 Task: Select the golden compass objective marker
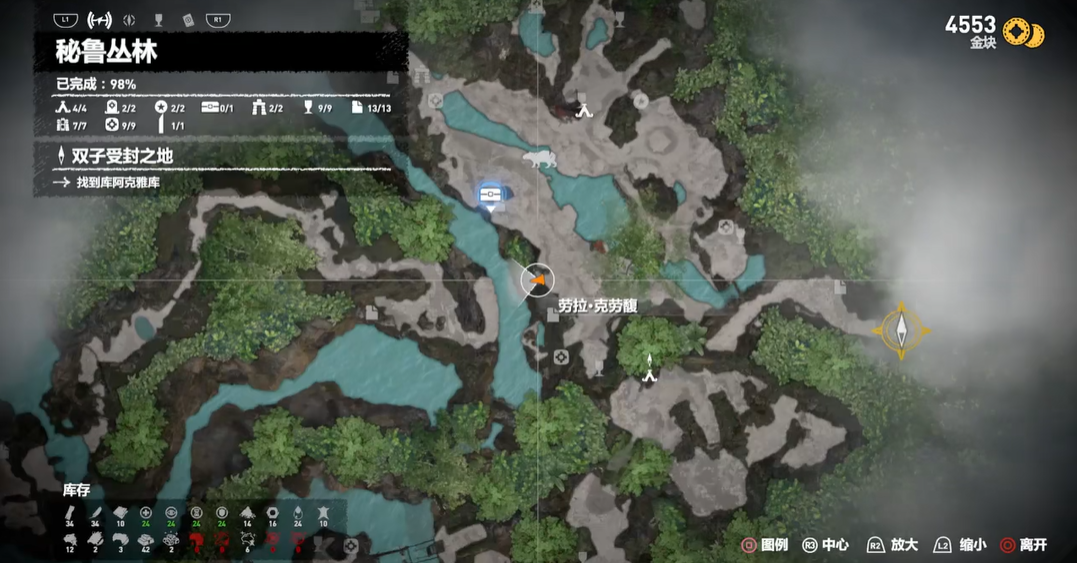[x=901, y=330]
